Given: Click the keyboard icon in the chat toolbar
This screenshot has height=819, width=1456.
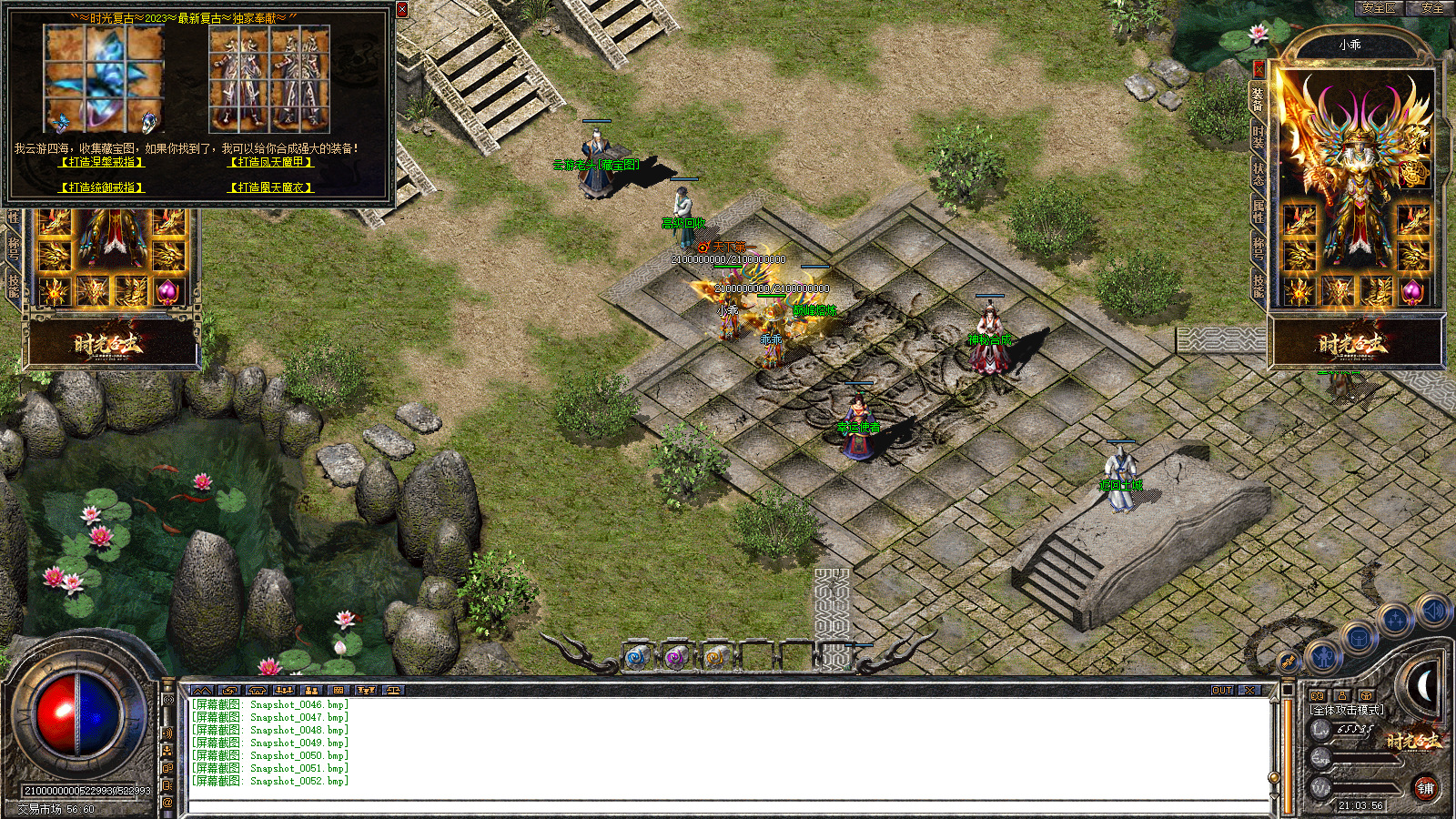Looking at the screenshot, I should [x=339, y=690].
